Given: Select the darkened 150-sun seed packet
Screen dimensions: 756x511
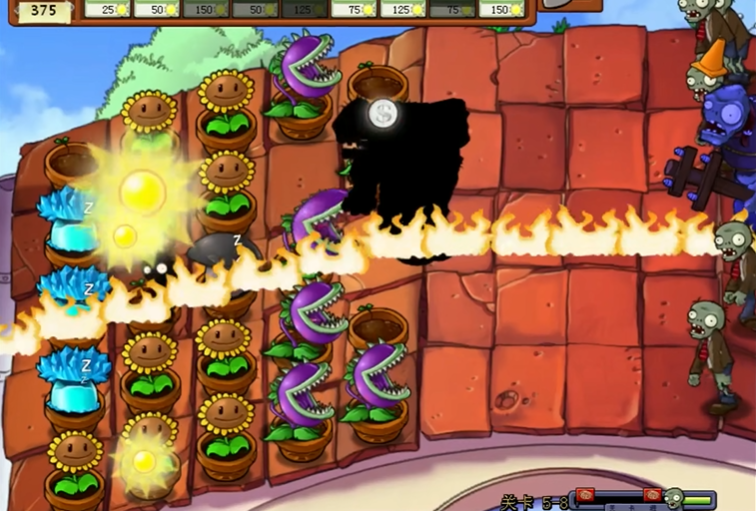Looking at the screenshot, I should pos(206,8).
